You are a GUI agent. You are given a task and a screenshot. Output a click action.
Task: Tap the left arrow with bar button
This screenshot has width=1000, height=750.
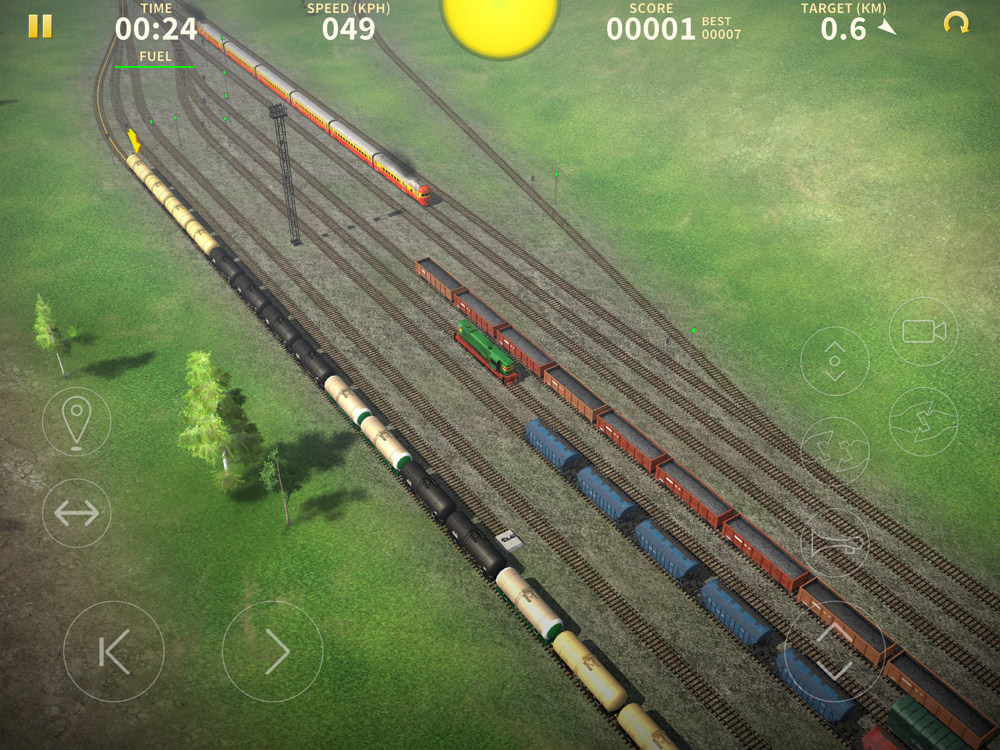click(x=114, y=651)
